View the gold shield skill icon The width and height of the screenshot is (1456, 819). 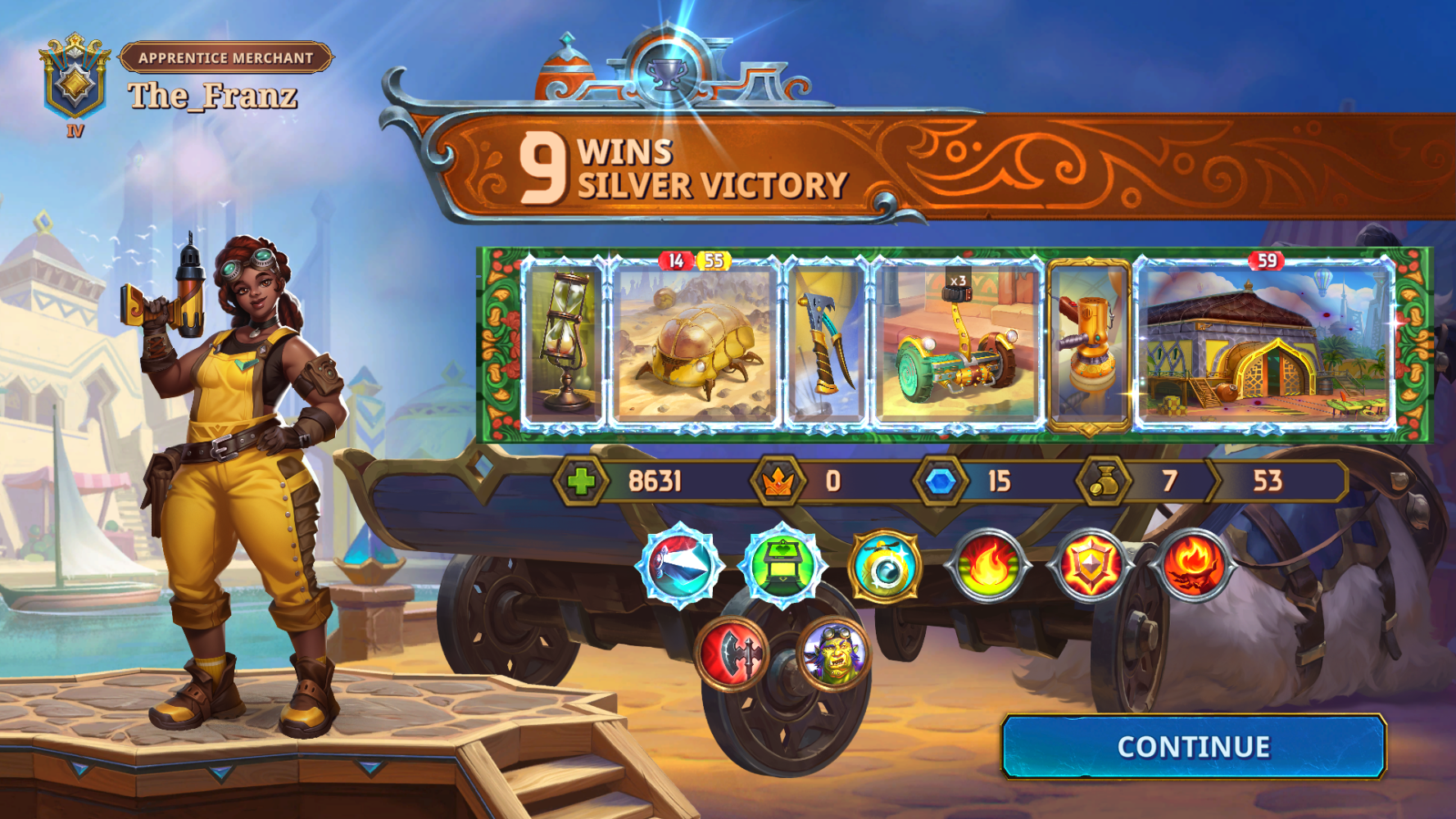click(x=1091, y=565)
